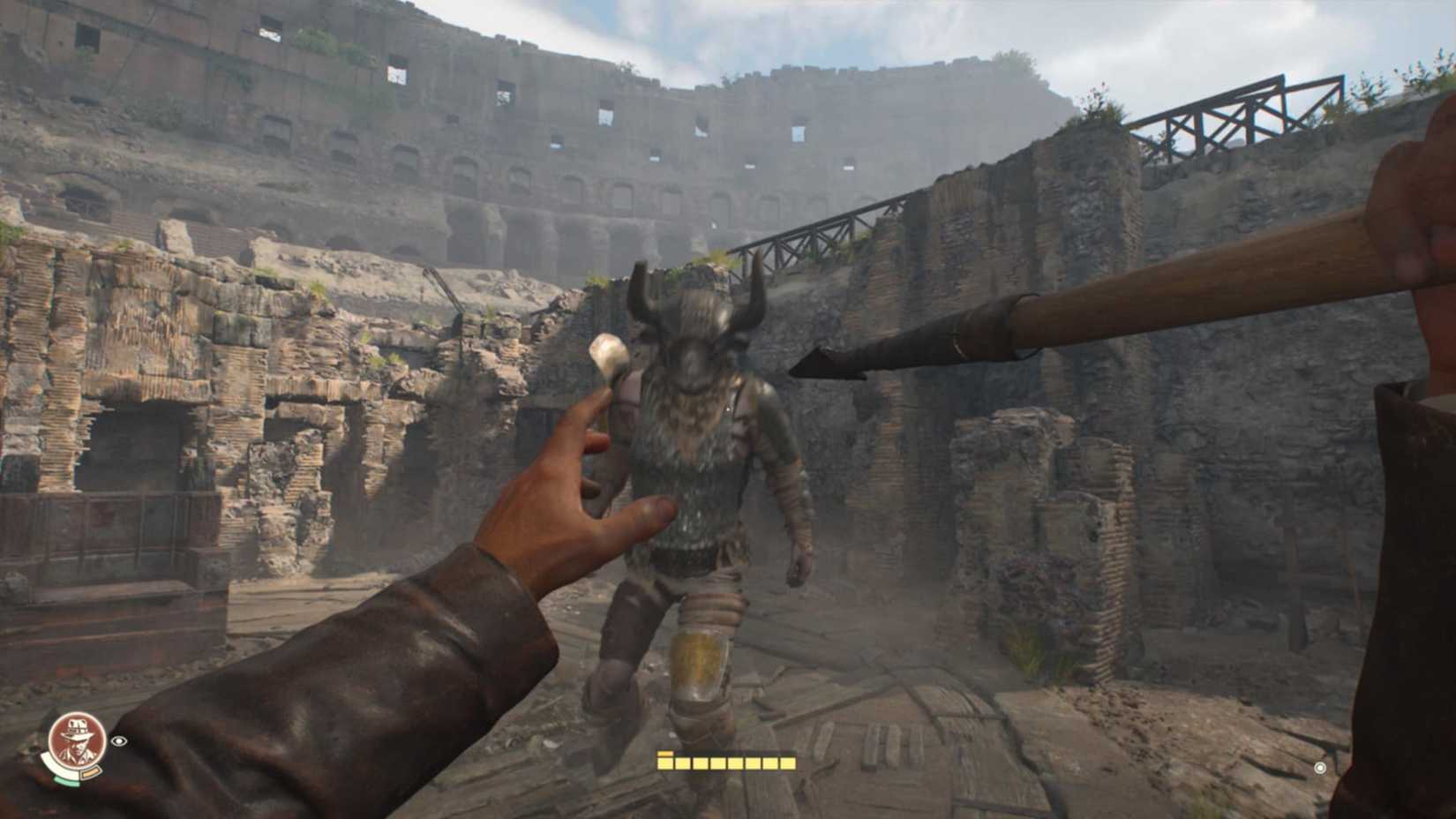Click the last segment of the health bar
Viewport: 1456px width, 819px height.
[x=788, y=763]
